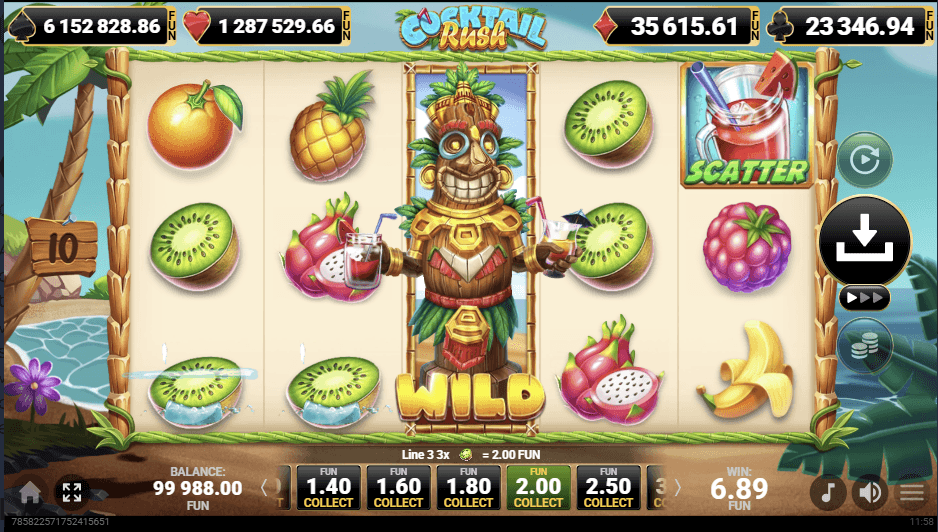The height and width of the screenshot is (532, 938).
Task: Toggle fullscreen mode
Action: click(72, 492)
